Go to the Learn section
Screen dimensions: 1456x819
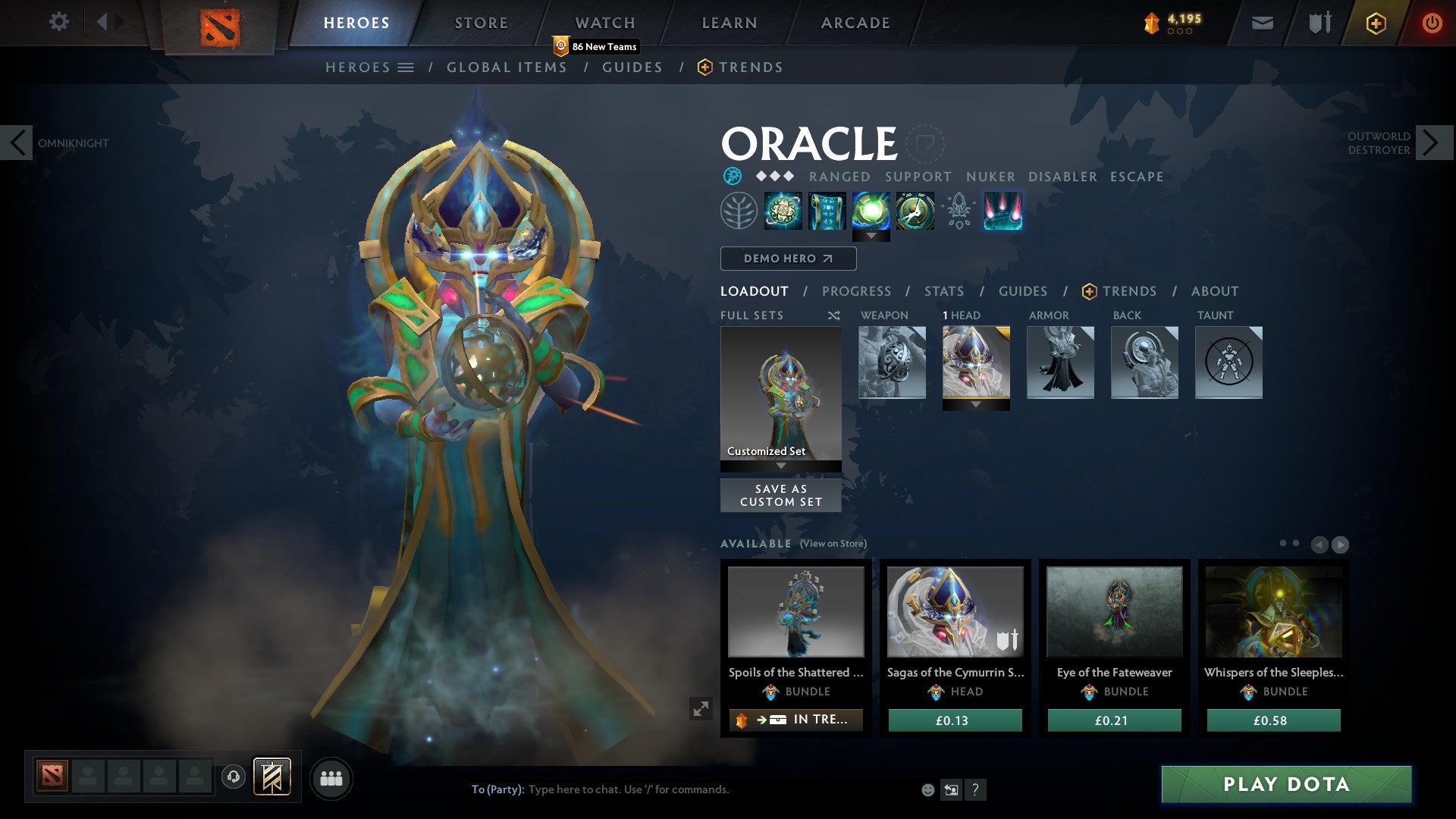point(730,23)
